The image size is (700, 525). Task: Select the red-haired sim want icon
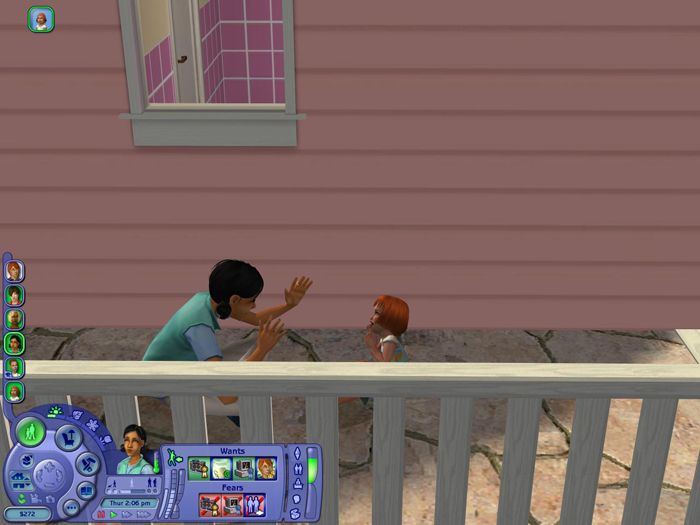click(265, 468)
